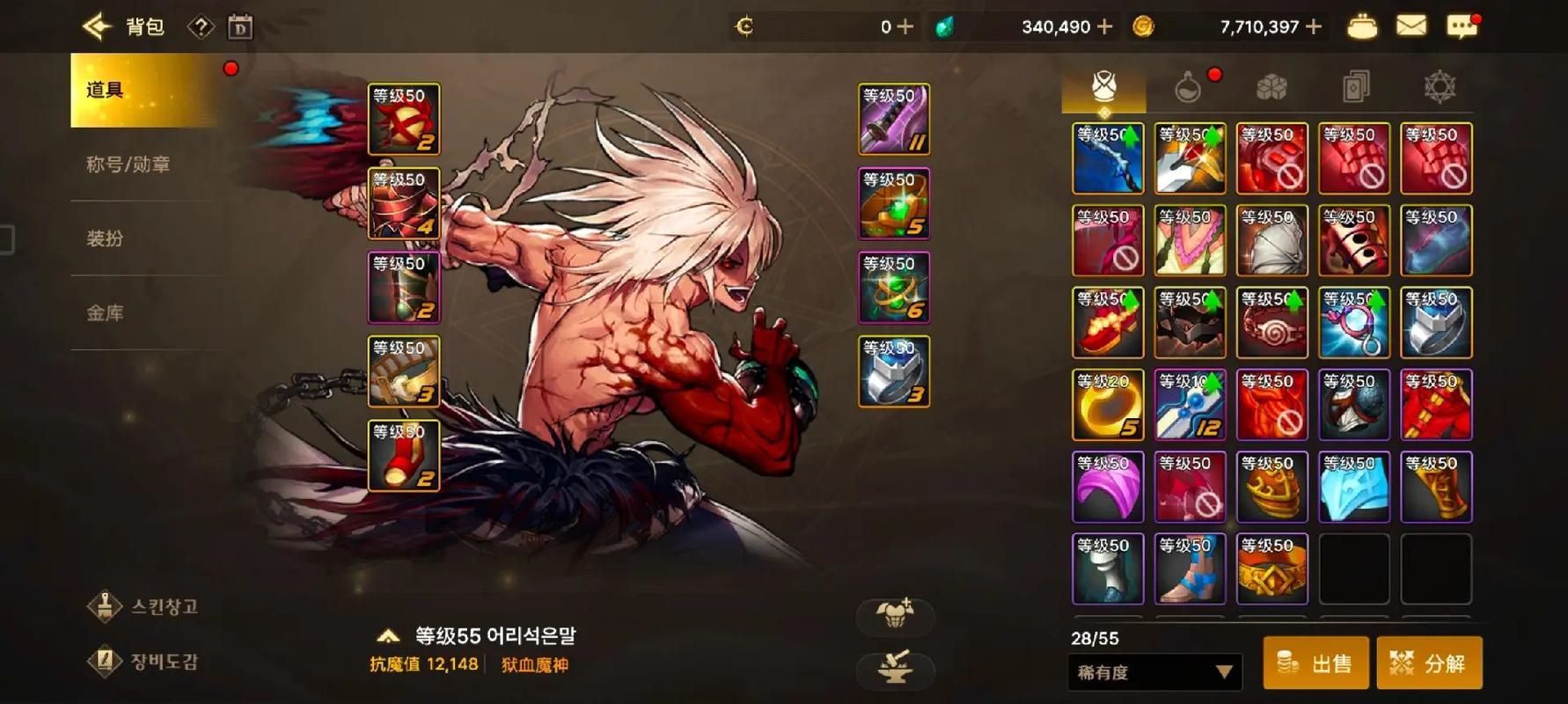Image resolution: width=1568 pixels, height=704 pixels.
Task: Click the question mark help icon
Action: click(201, 26)
